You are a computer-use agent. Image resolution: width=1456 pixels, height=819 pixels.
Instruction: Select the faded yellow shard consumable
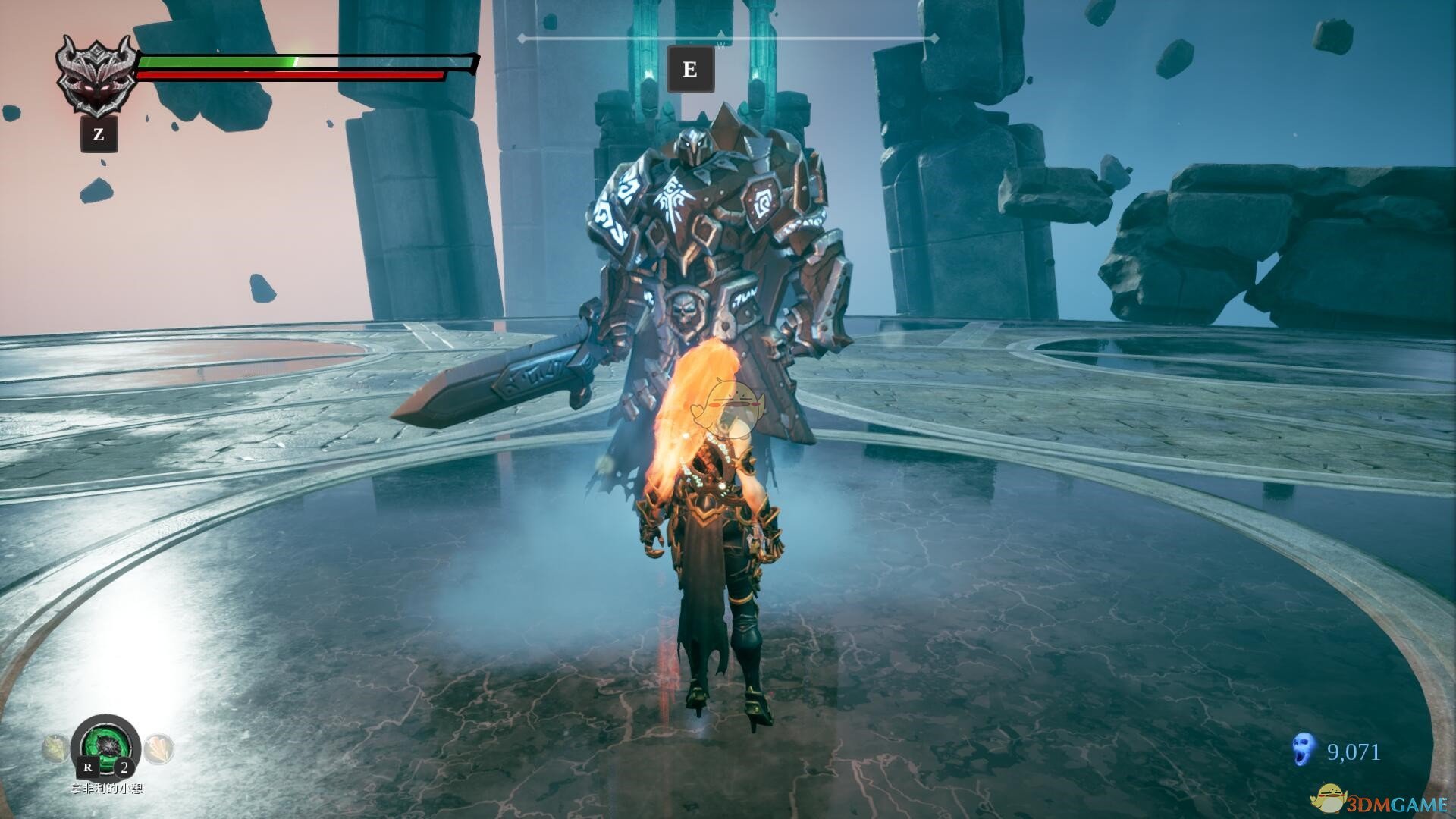[55, 749]
